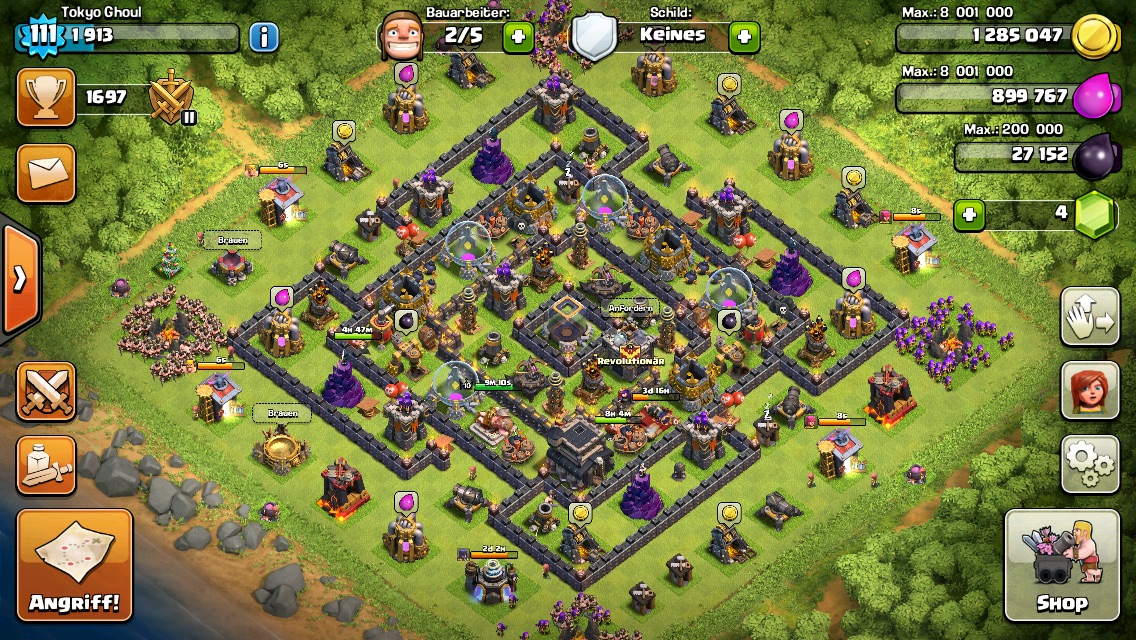This screenshot has height=640, width=1136.
Task: Open the trophy league rankings button
Action: (46, 97)
